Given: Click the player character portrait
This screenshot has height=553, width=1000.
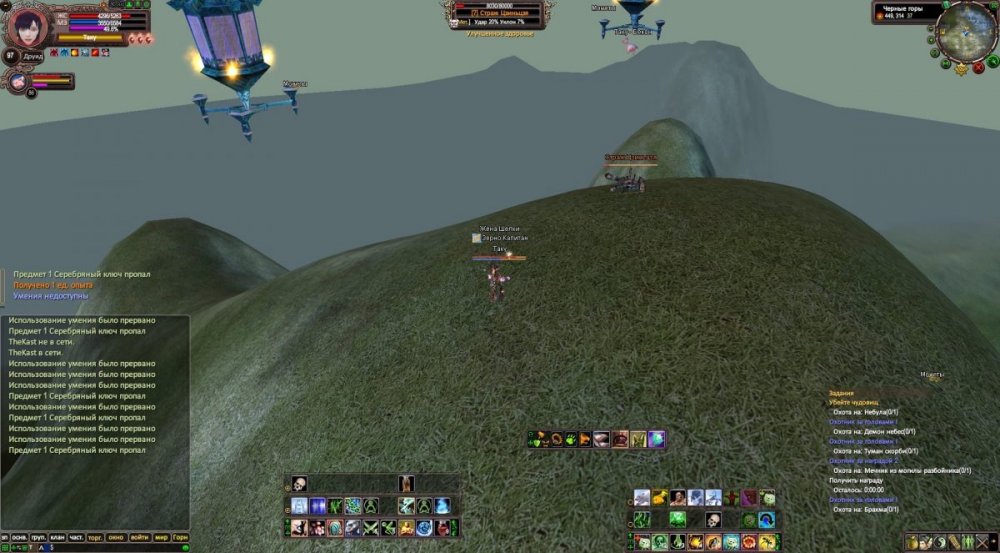Looking at the screenshot, I should (x=28, y=25).
